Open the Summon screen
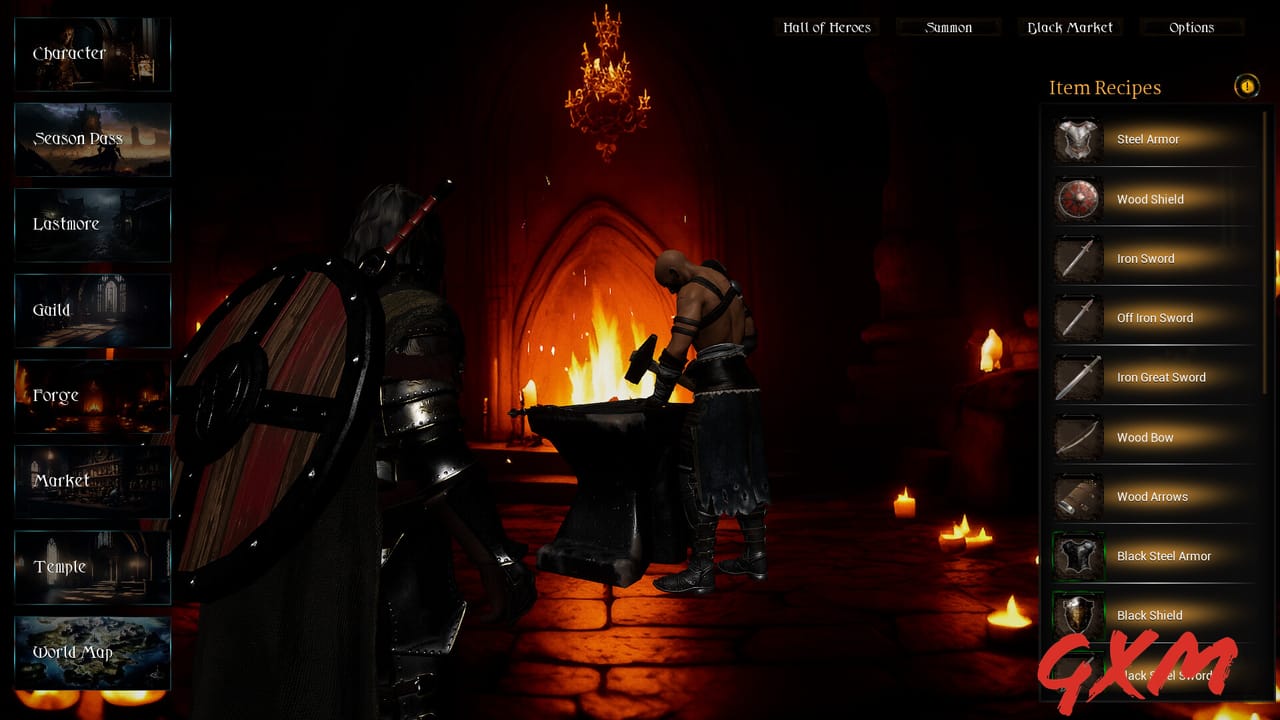1280x720 pixels. [x=948, y=27]
